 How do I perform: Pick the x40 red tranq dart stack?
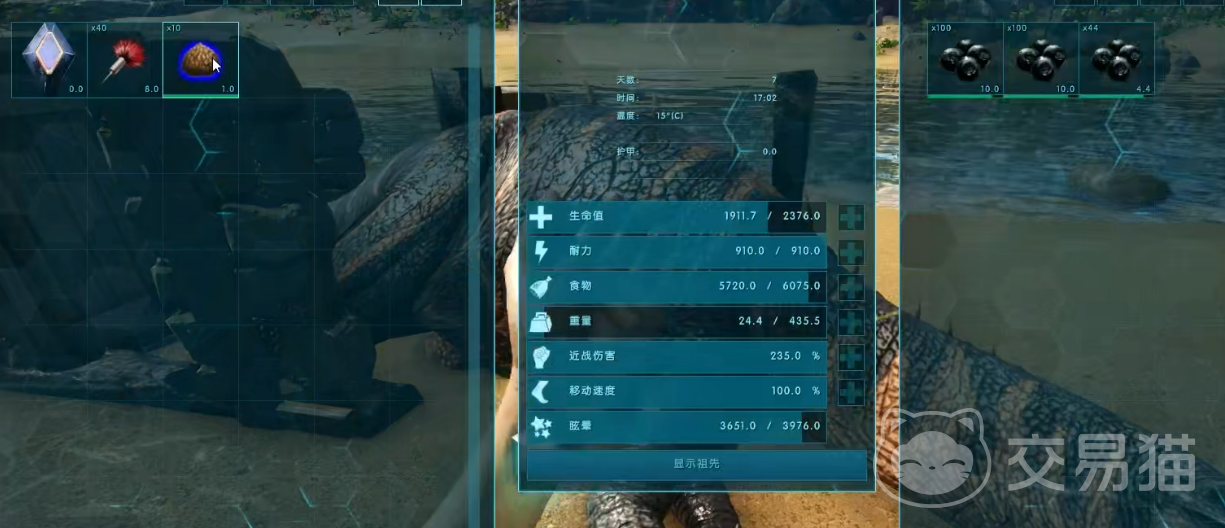pyautogui.click(x=124, y=59)
